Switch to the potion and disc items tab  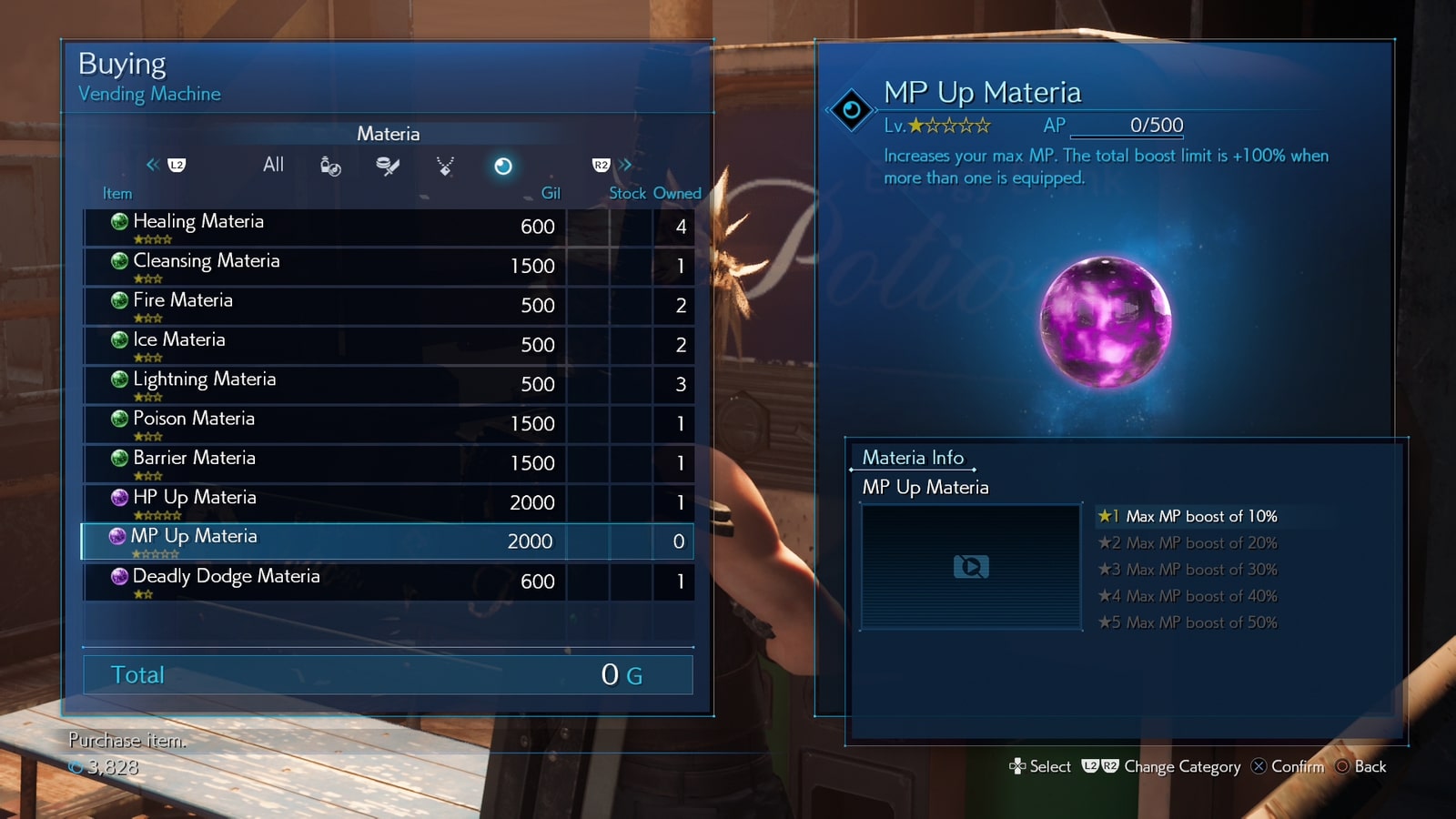pos(330,166)
